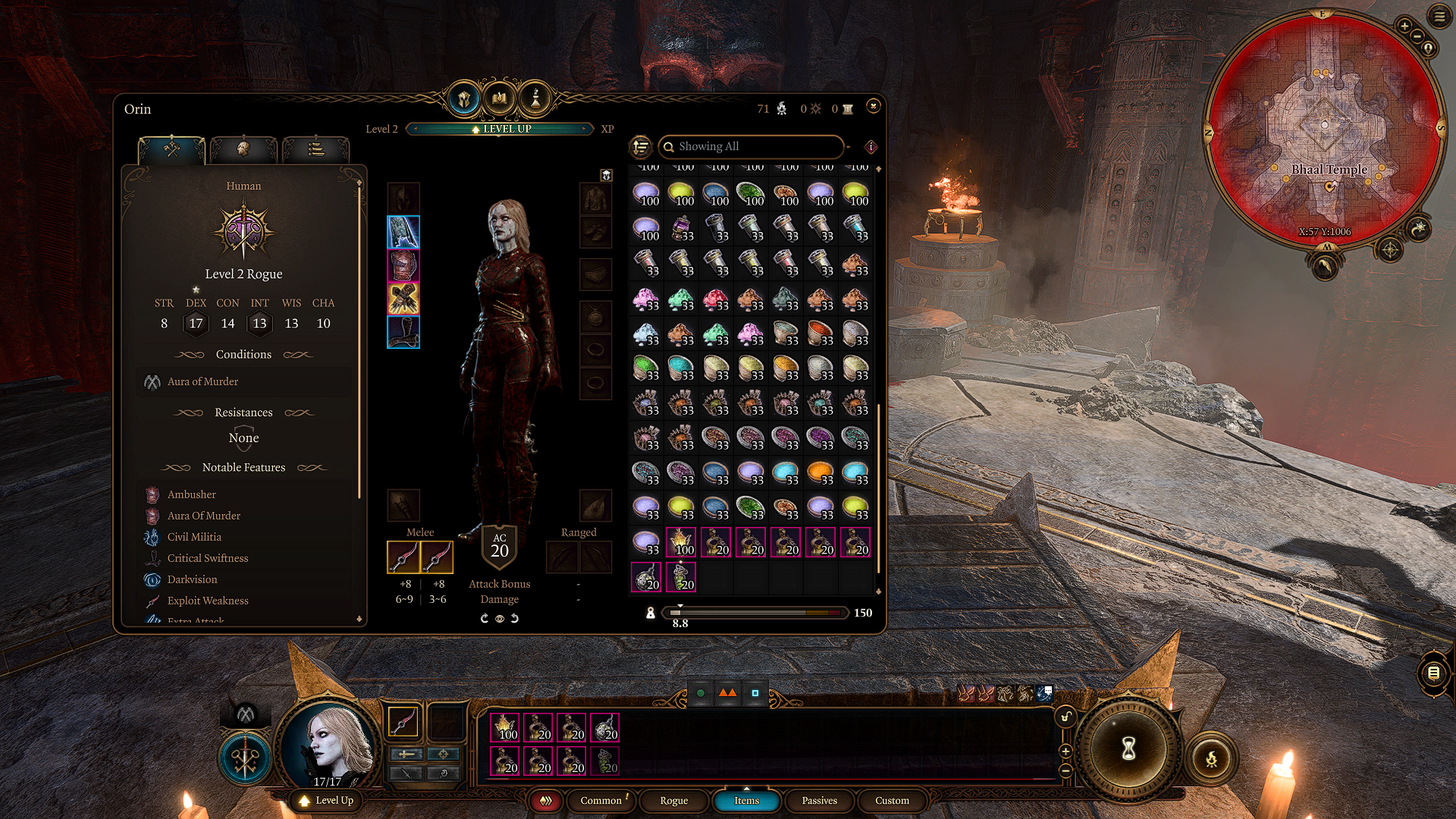Click Orin's encumbrance weight bar
Viewport: 1456px width, 819px height.
pos(755,613)
